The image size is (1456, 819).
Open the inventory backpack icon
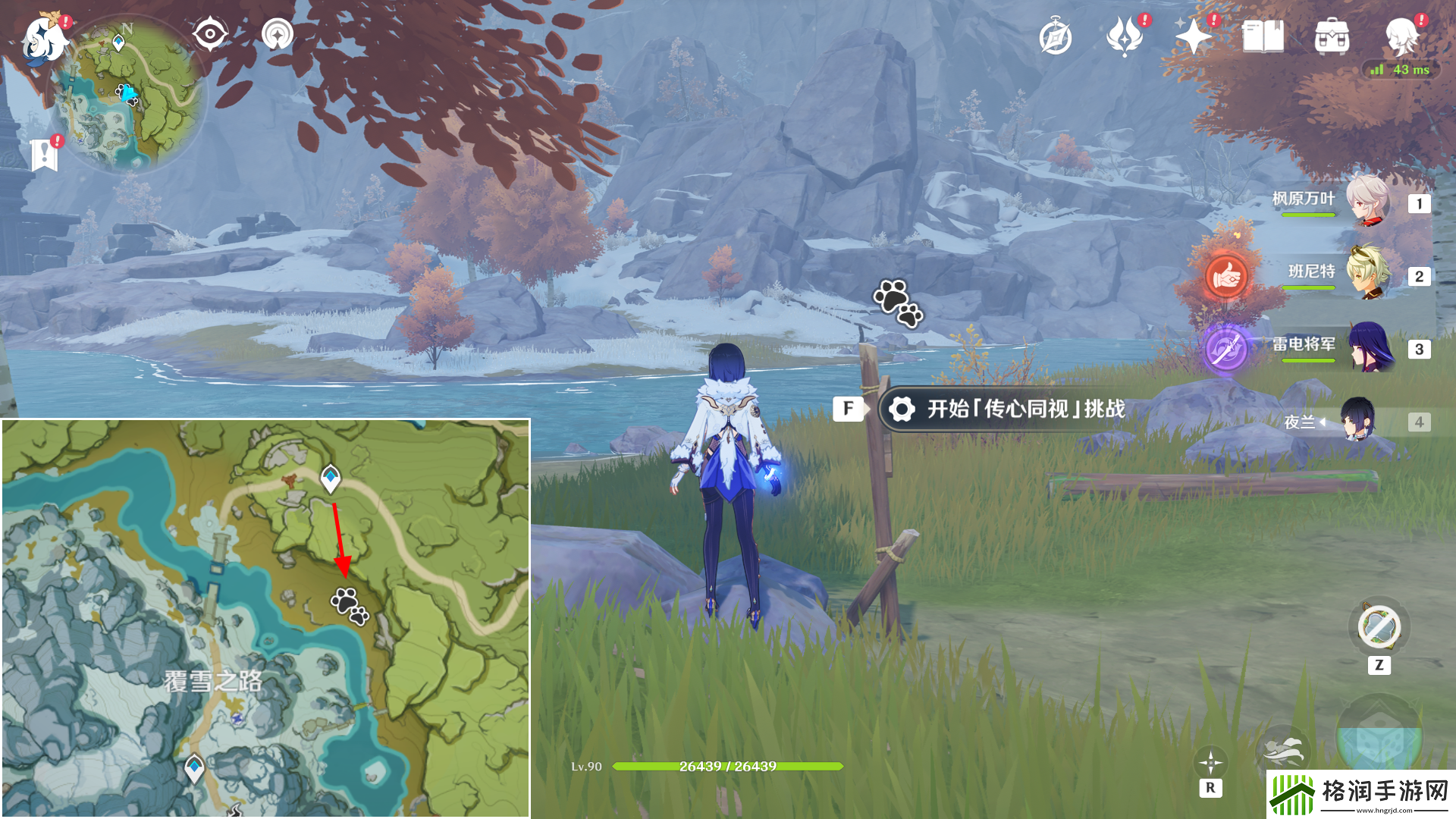(1332, 37)
